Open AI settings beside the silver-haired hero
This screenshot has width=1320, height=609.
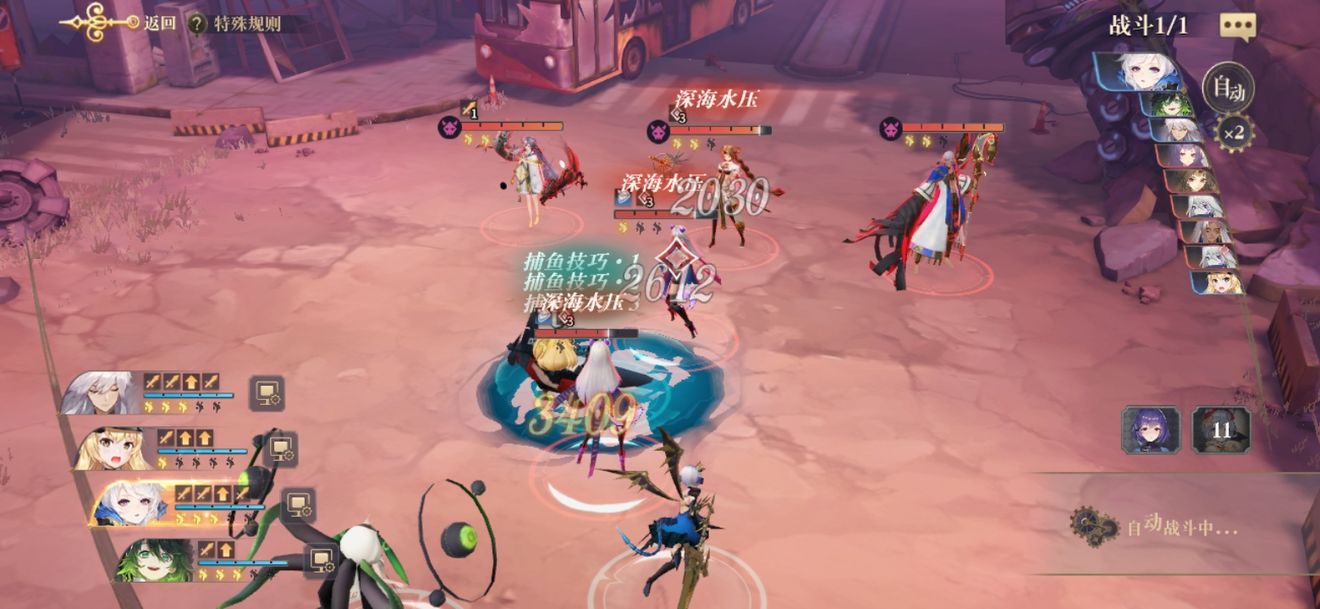pos(266,393)
